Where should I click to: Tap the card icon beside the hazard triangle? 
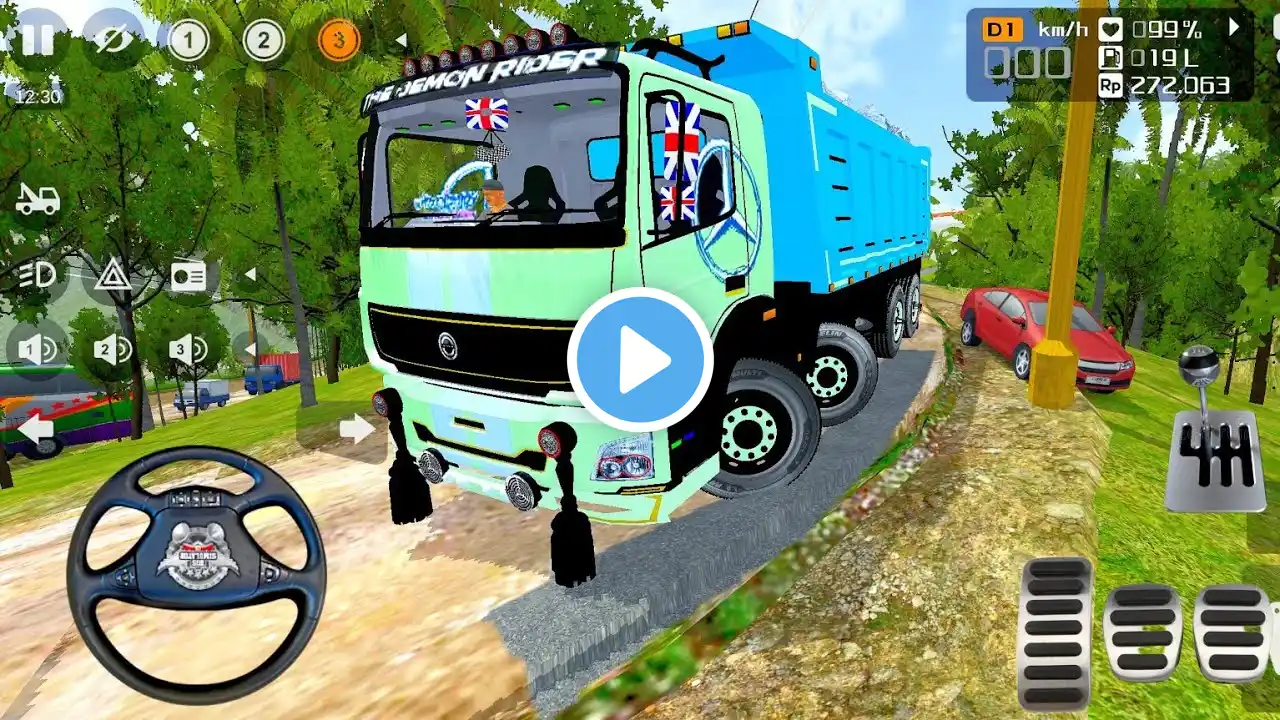(188, 276)
